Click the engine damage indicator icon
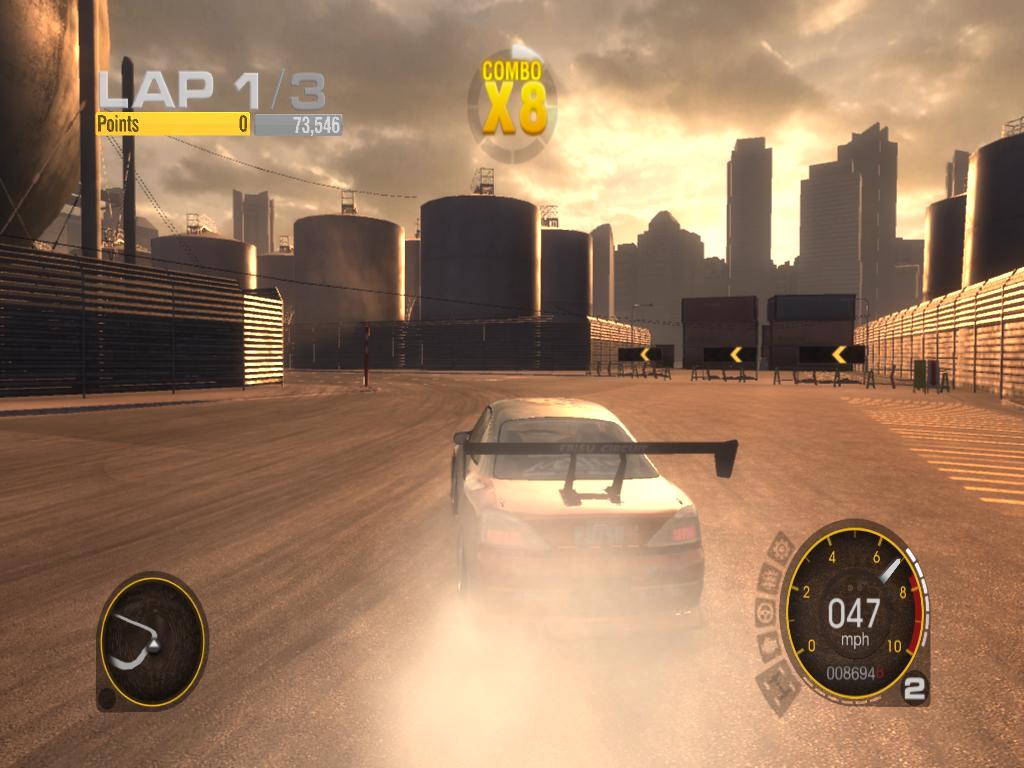This screenshot has height=768, width=1024. (769, 645)
